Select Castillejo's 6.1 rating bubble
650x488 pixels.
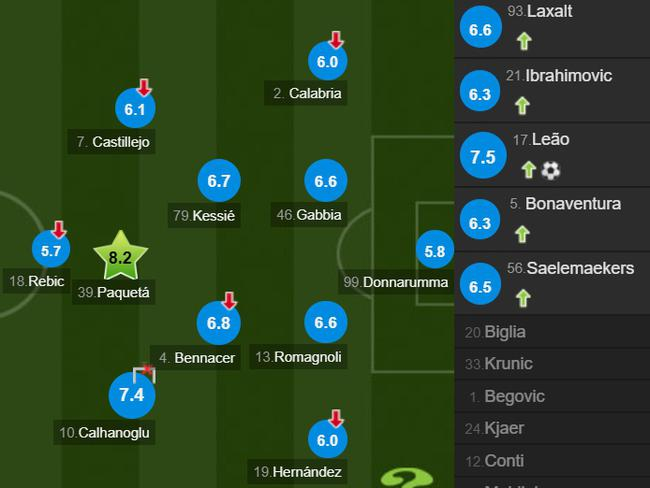click(x=136, y=109)
